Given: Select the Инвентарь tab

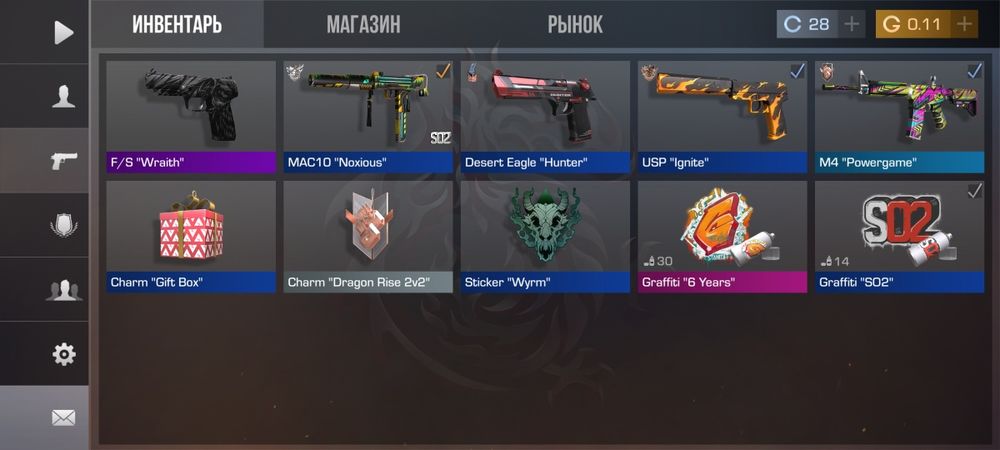Looking at the screenshot, I should (177, 25).
